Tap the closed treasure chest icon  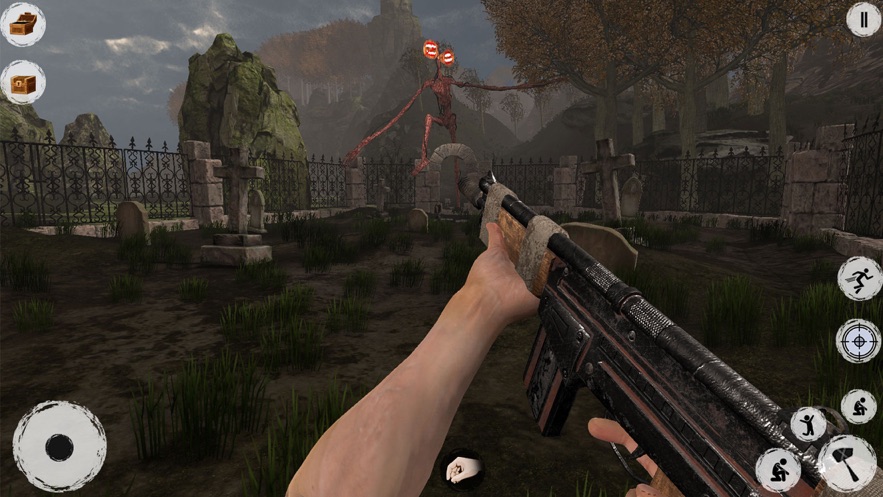(x=22, y=82)
